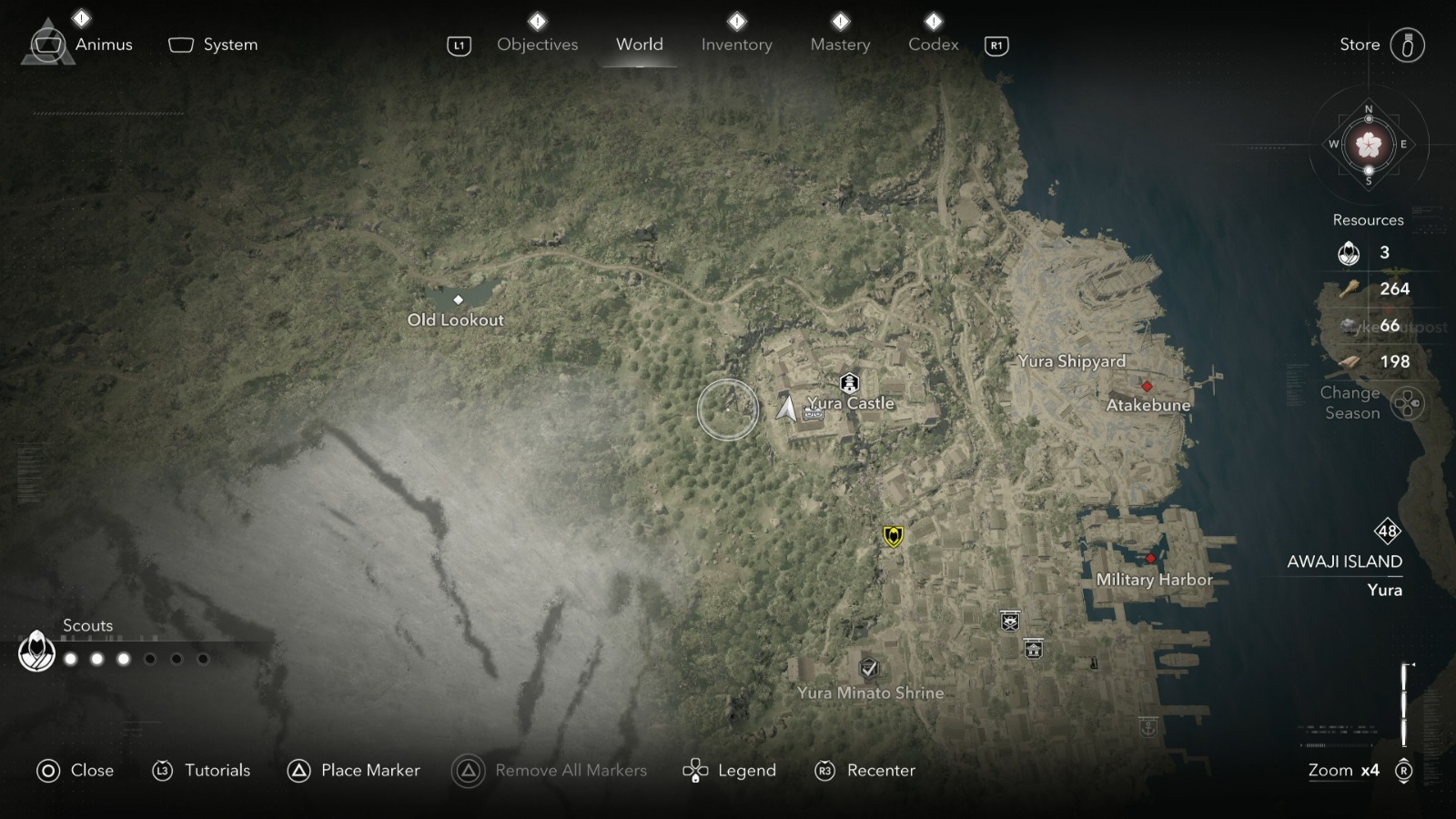Open the Store via the controller icon
Viewport: 1456px width, 819px height.
tap(1410, 44)
